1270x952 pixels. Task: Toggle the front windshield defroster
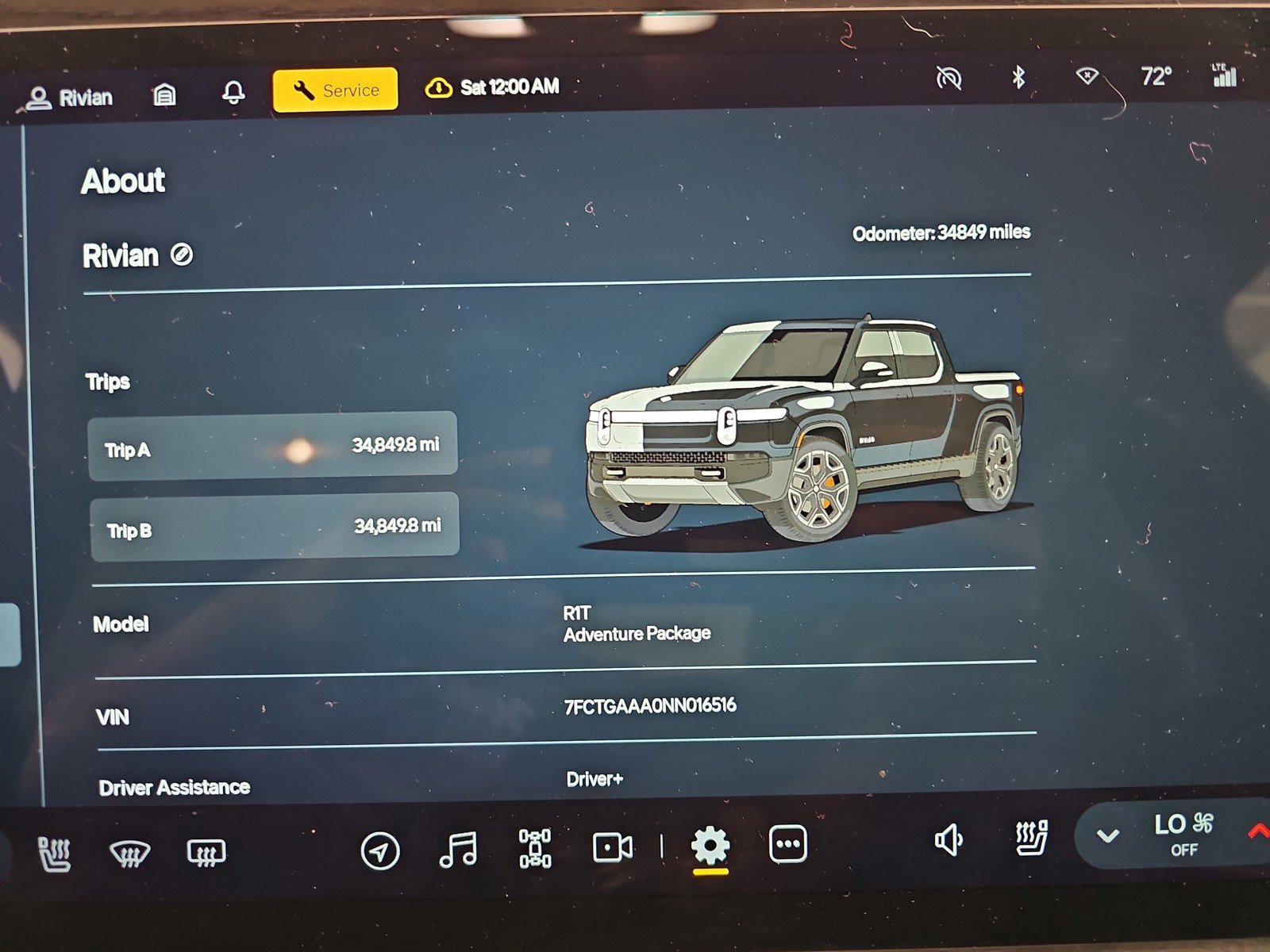(129, 854)
